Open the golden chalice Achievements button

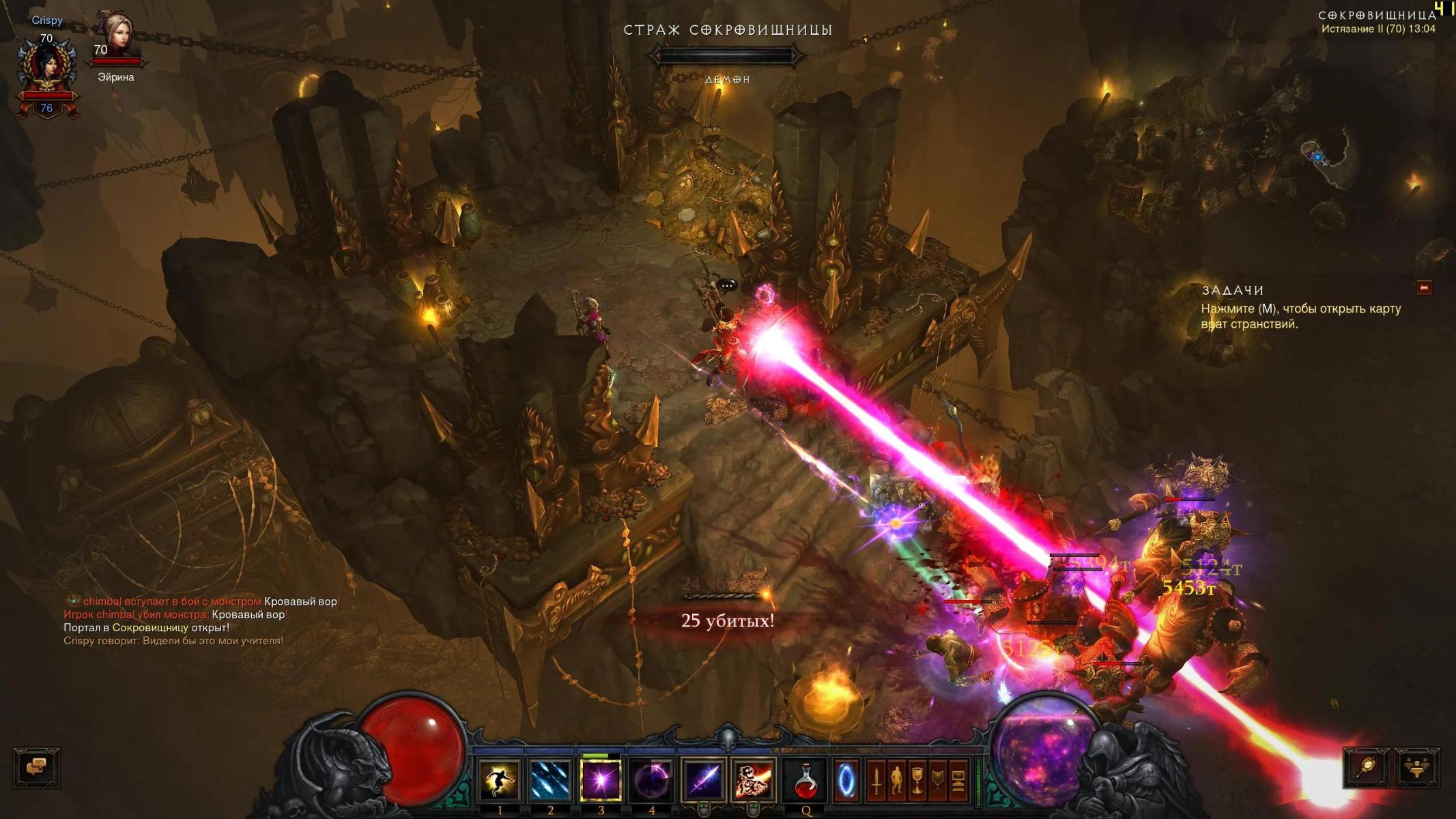pyautogui.click(x=917, y=779)
